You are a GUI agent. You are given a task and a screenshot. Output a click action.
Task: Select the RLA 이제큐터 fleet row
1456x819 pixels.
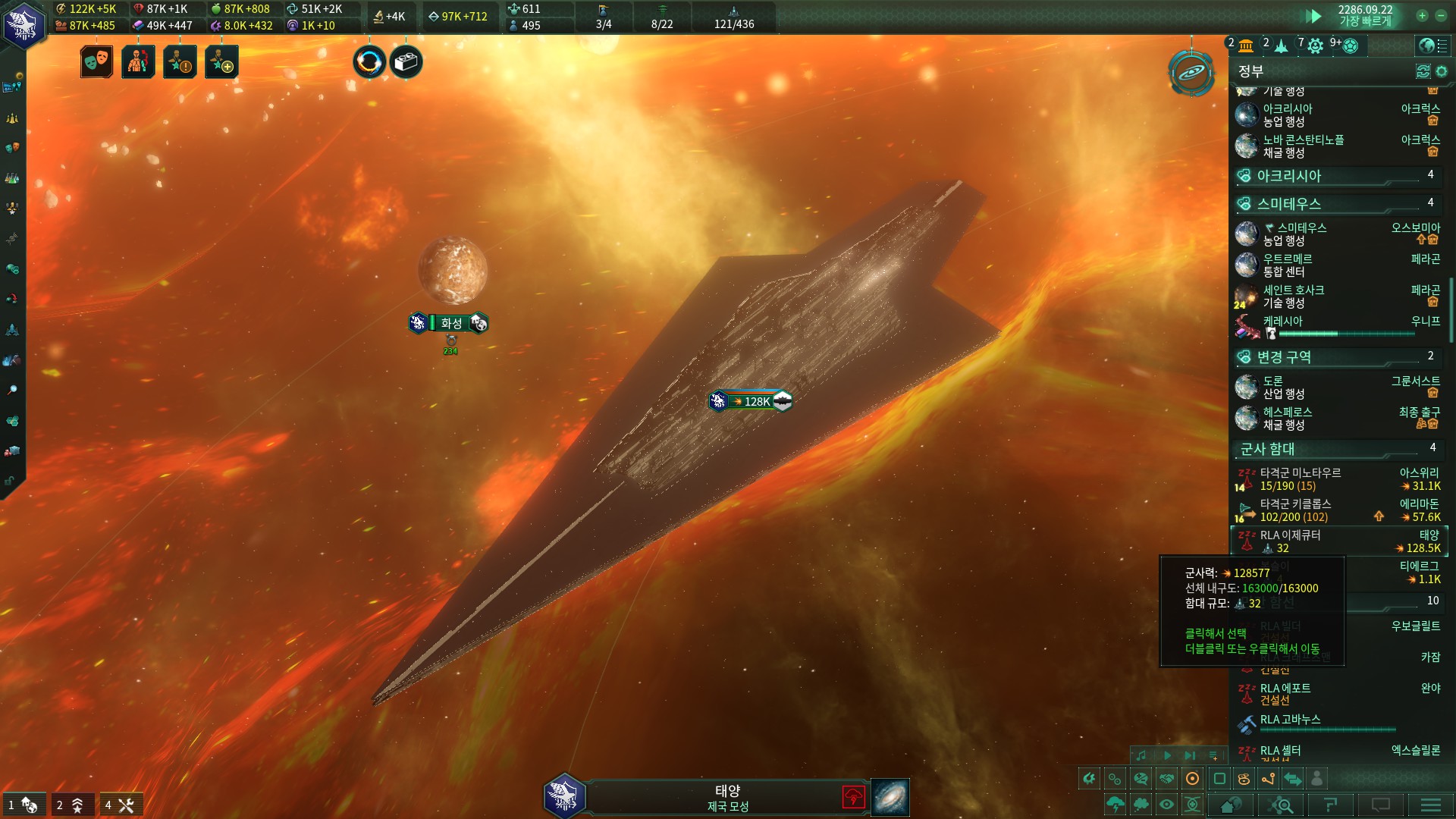click(x=1338, y=541)
